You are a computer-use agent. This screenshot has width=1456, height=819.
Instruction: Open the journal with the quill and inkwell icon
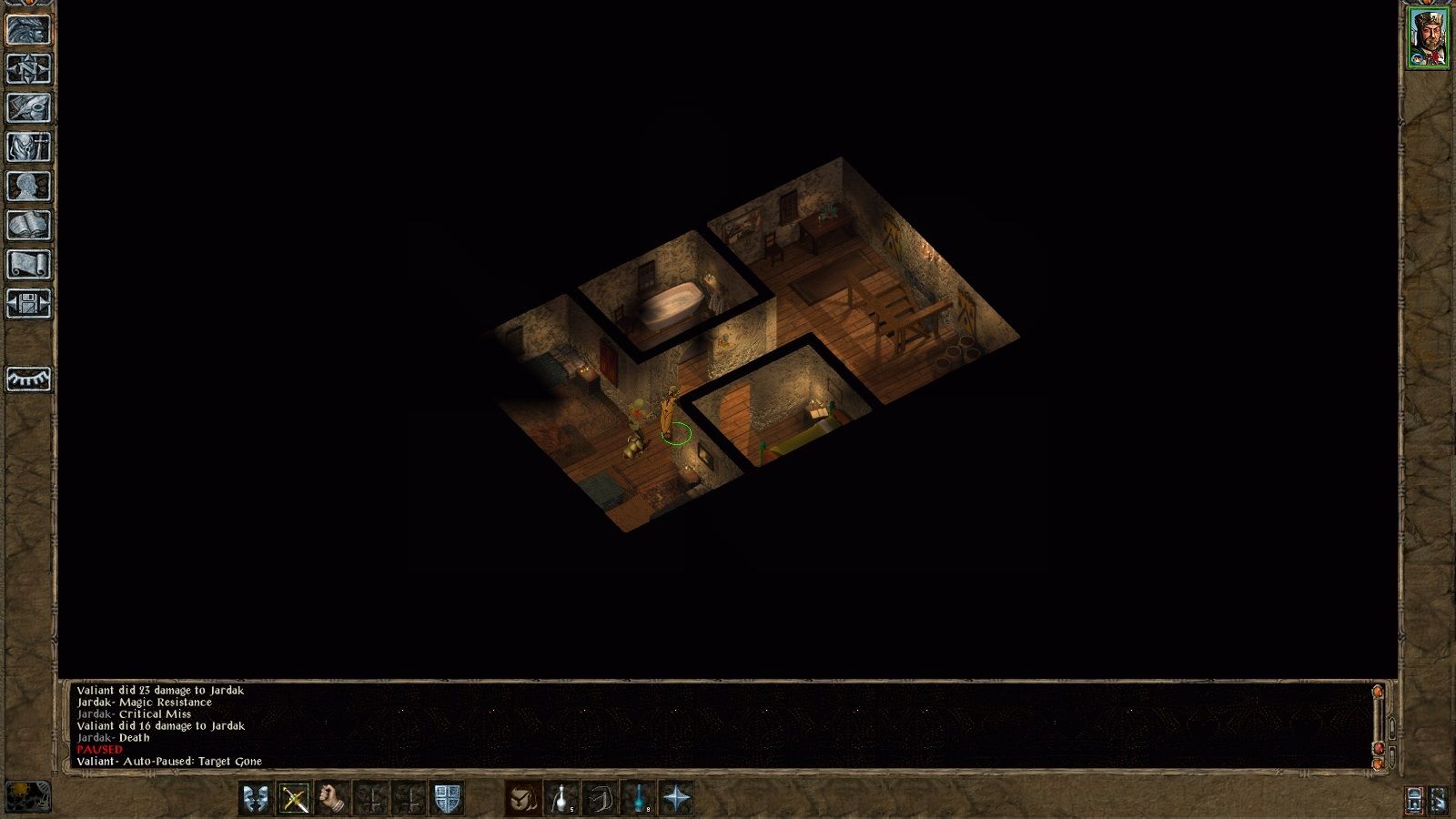[30, 106]
